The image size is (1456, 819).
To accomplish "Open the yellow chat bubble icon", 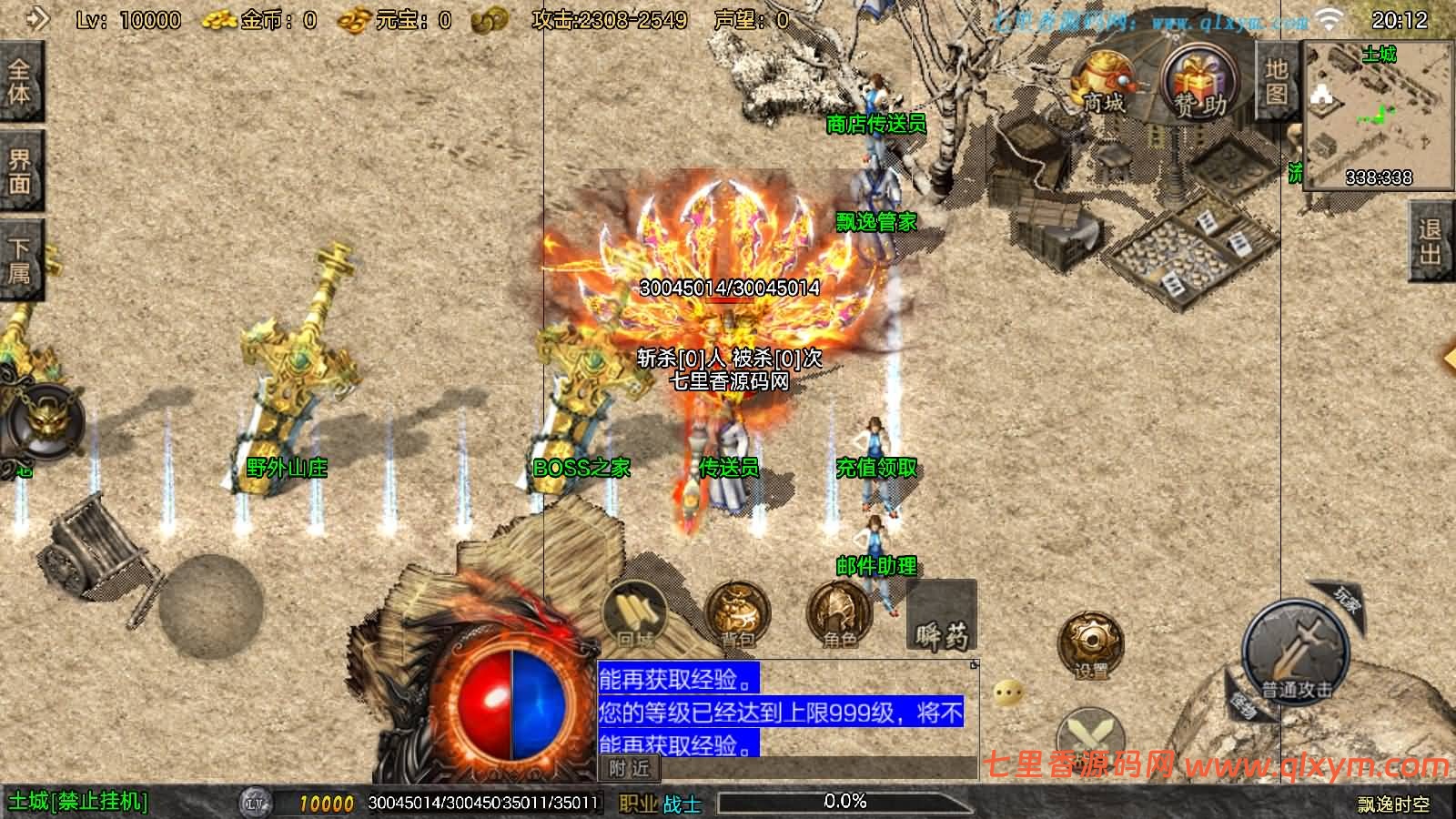I will (x=1008, y=693).
